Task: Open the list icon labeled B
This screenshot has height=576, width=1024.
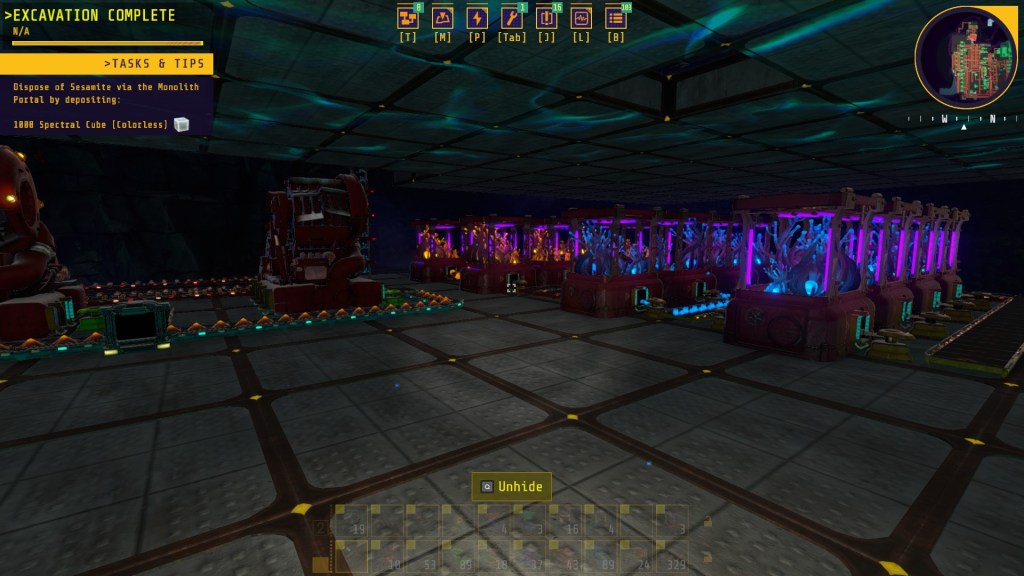Action: pos(616,19)
